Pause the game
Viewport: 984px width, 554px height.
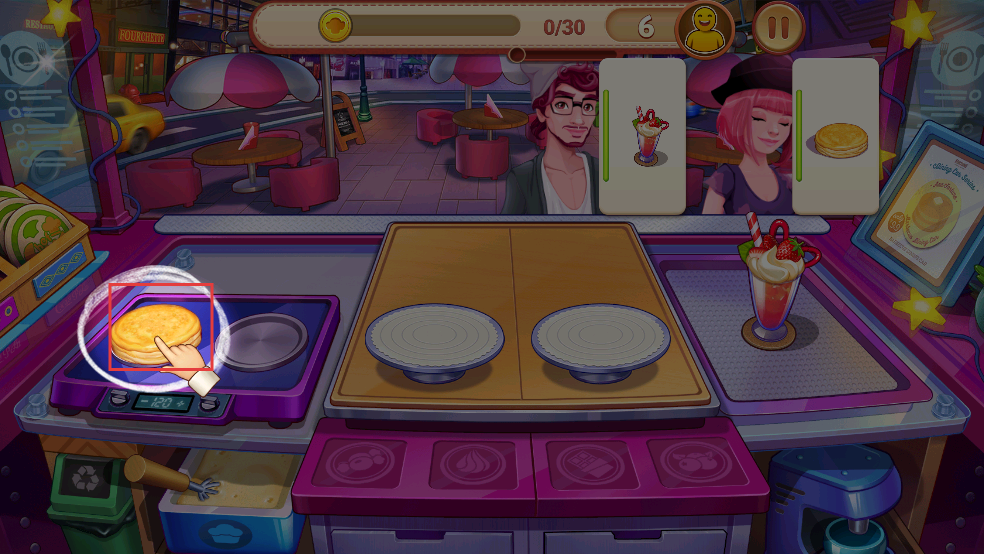coord(778,27)
